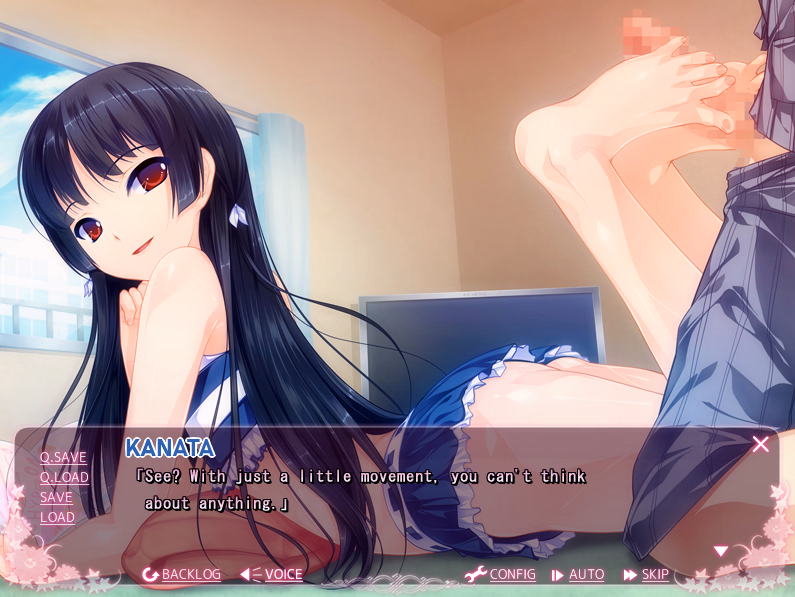795x597 pixels.
Task: Open the SAVE menu
Action: (56, 497)
